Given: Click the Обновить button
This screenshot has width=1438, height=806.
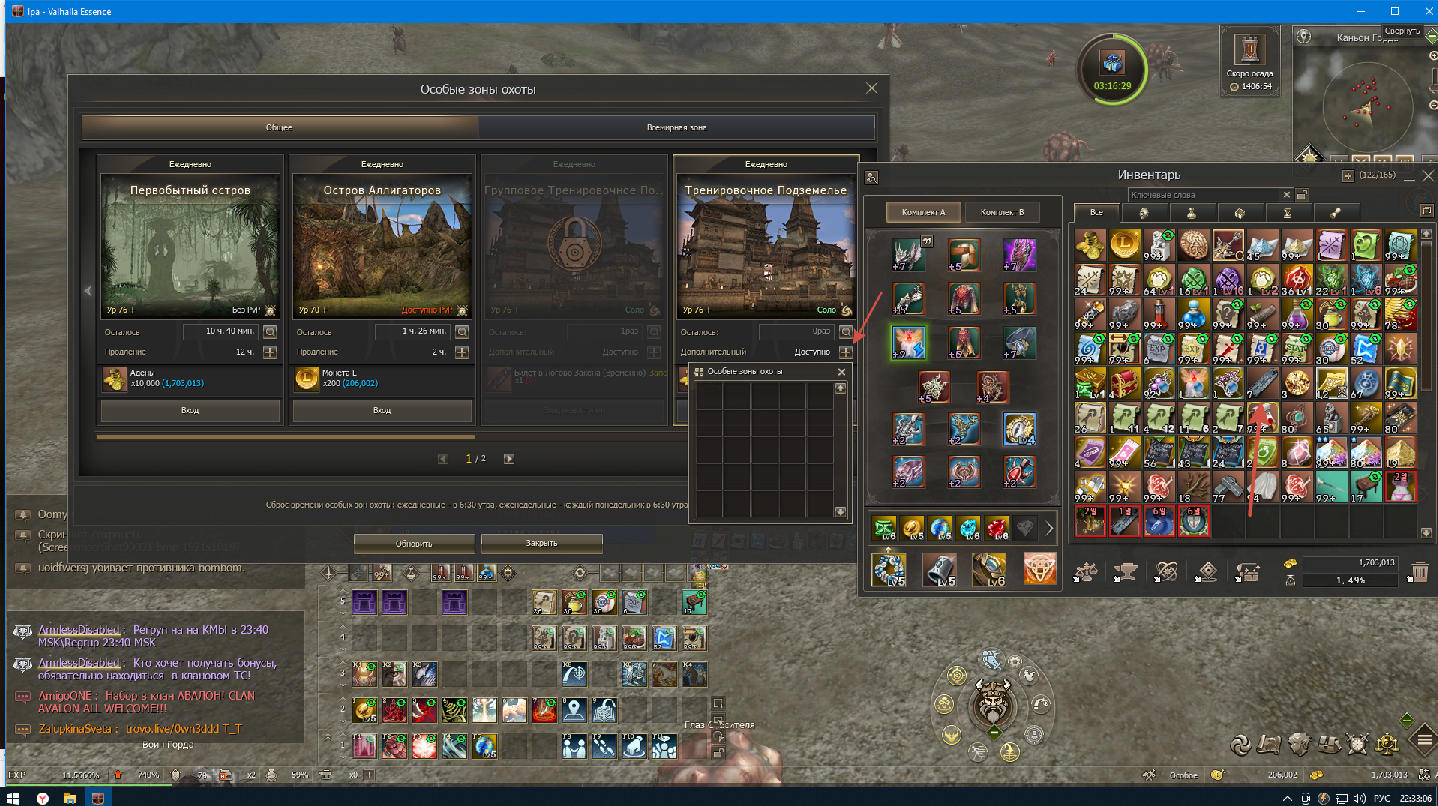Looking at the screenshot, I should 411,543.
